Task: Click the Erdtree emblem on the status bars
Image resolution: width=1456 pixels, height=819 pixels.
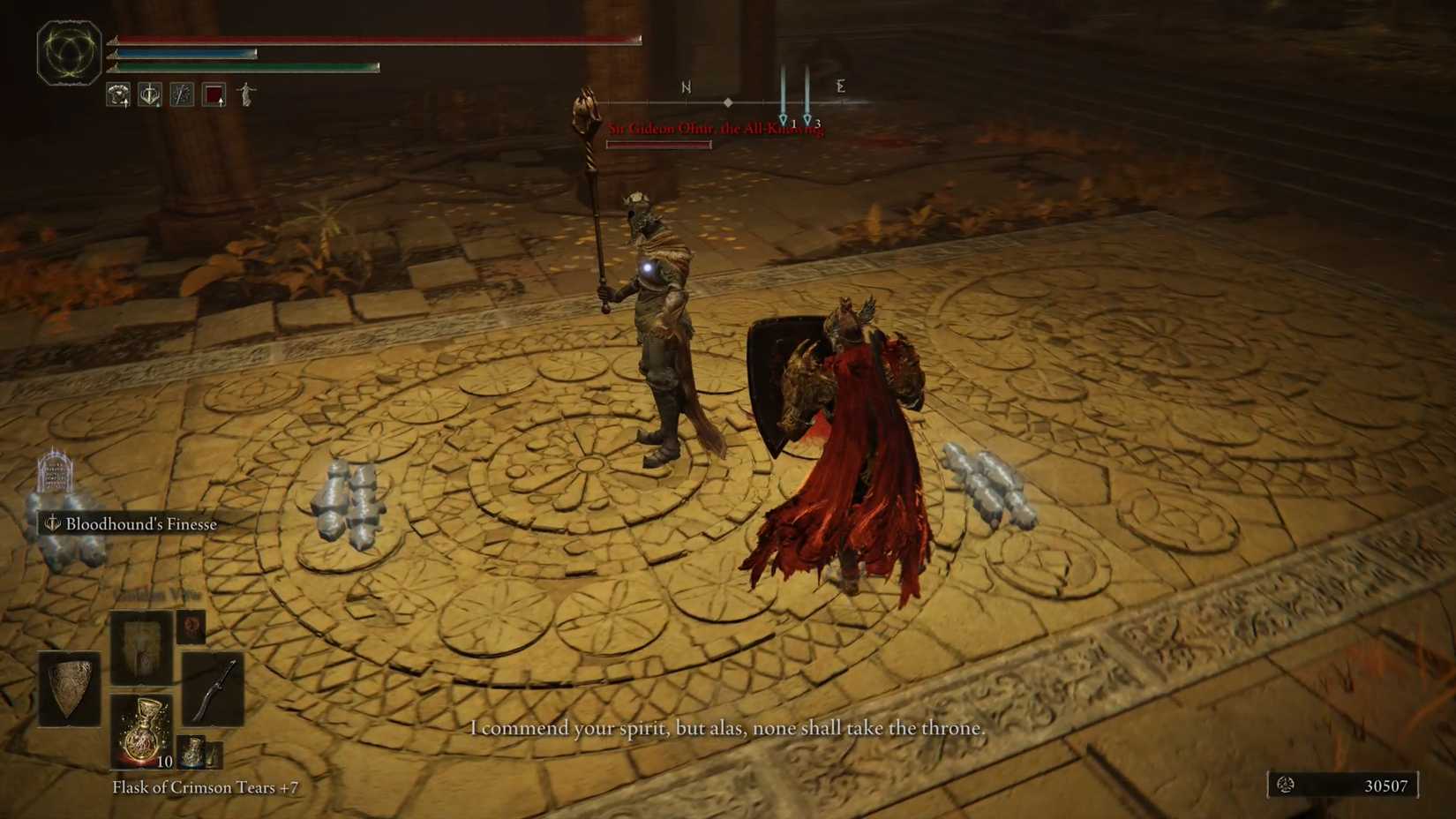Action: click(x=69, y=53)
